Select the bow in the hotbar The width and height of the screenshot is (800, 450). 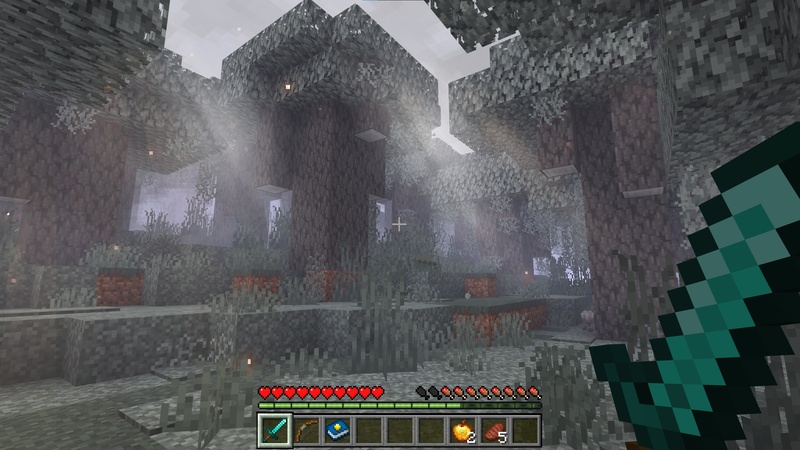[x=306, y=430]
